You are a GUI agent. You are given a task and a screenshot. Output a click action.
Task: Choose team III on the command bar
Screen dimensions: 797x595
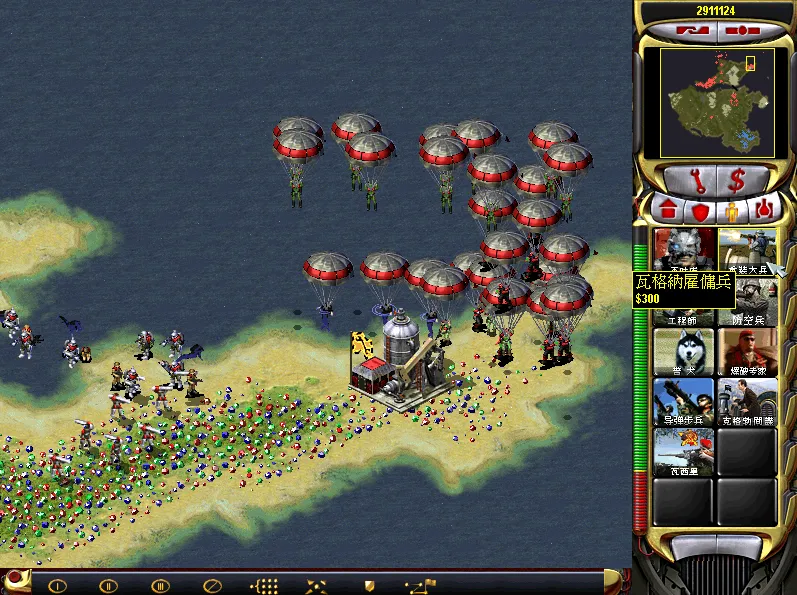(159, 585)
